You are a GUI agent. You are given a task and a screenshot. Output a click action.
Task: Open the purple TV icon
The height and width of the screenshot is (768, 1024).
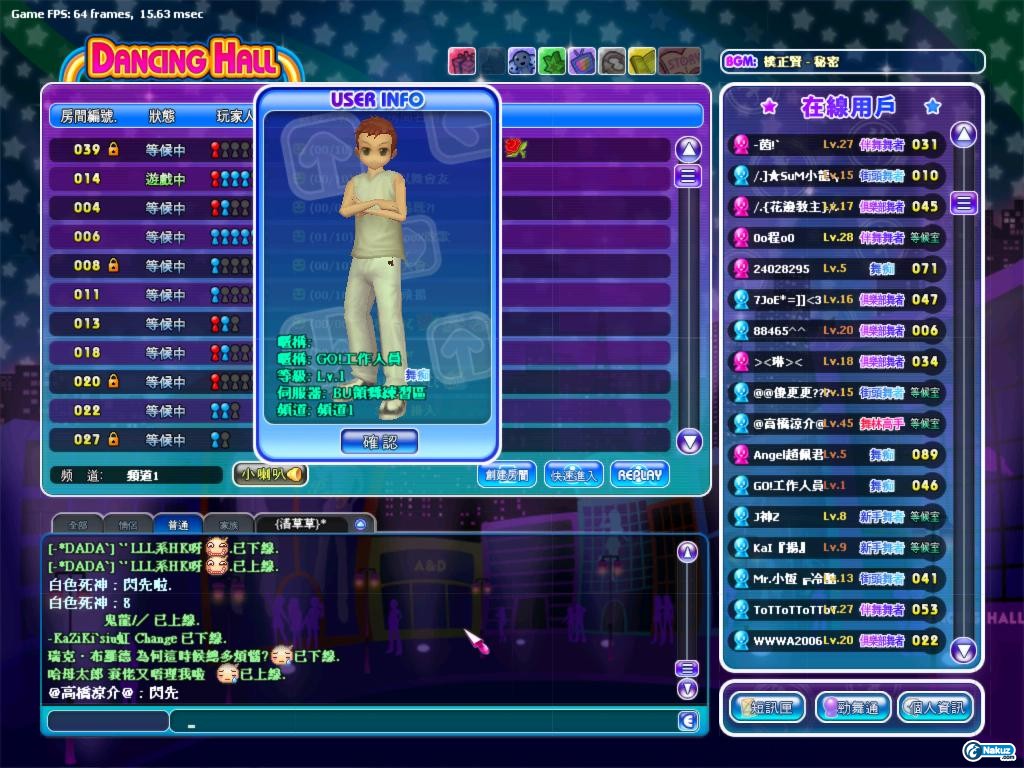(x=582, y=61)
